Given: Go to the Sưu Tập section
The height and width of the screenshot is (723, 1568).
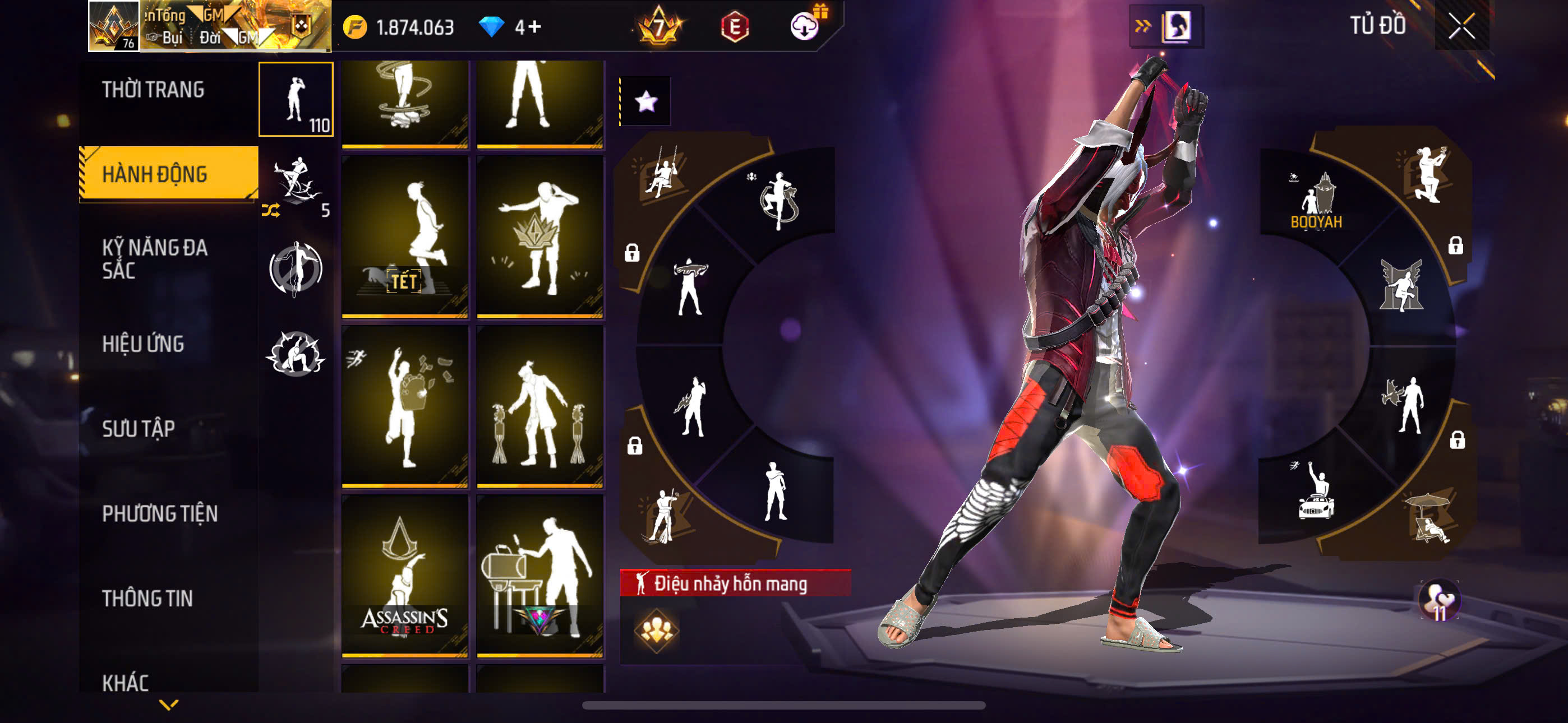Looking at the screenshot, I should point(139,428).
